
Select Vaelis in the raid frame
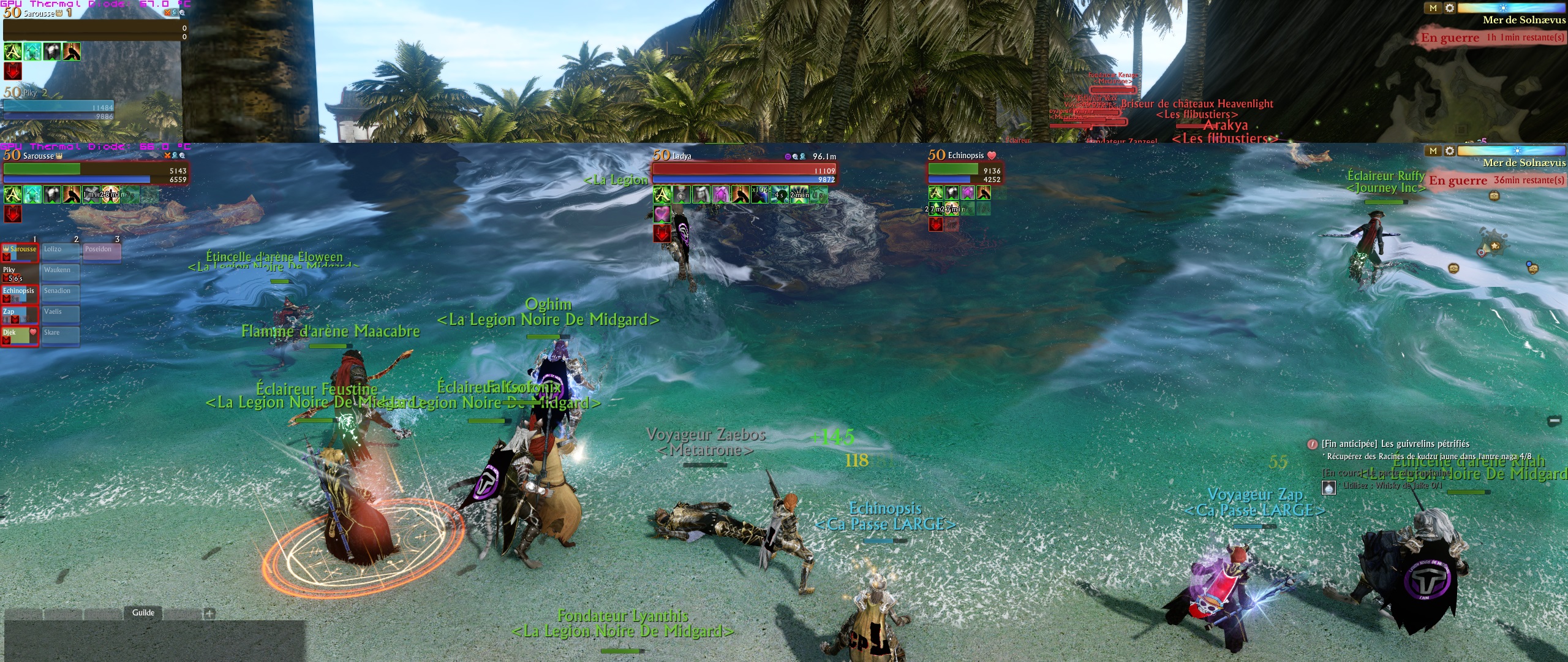point(61,314)
